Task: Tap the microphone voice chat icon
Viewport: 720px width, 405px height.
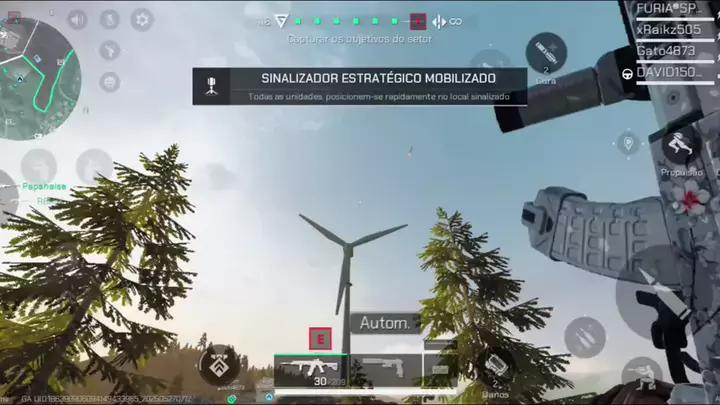Action: point(110,19)
